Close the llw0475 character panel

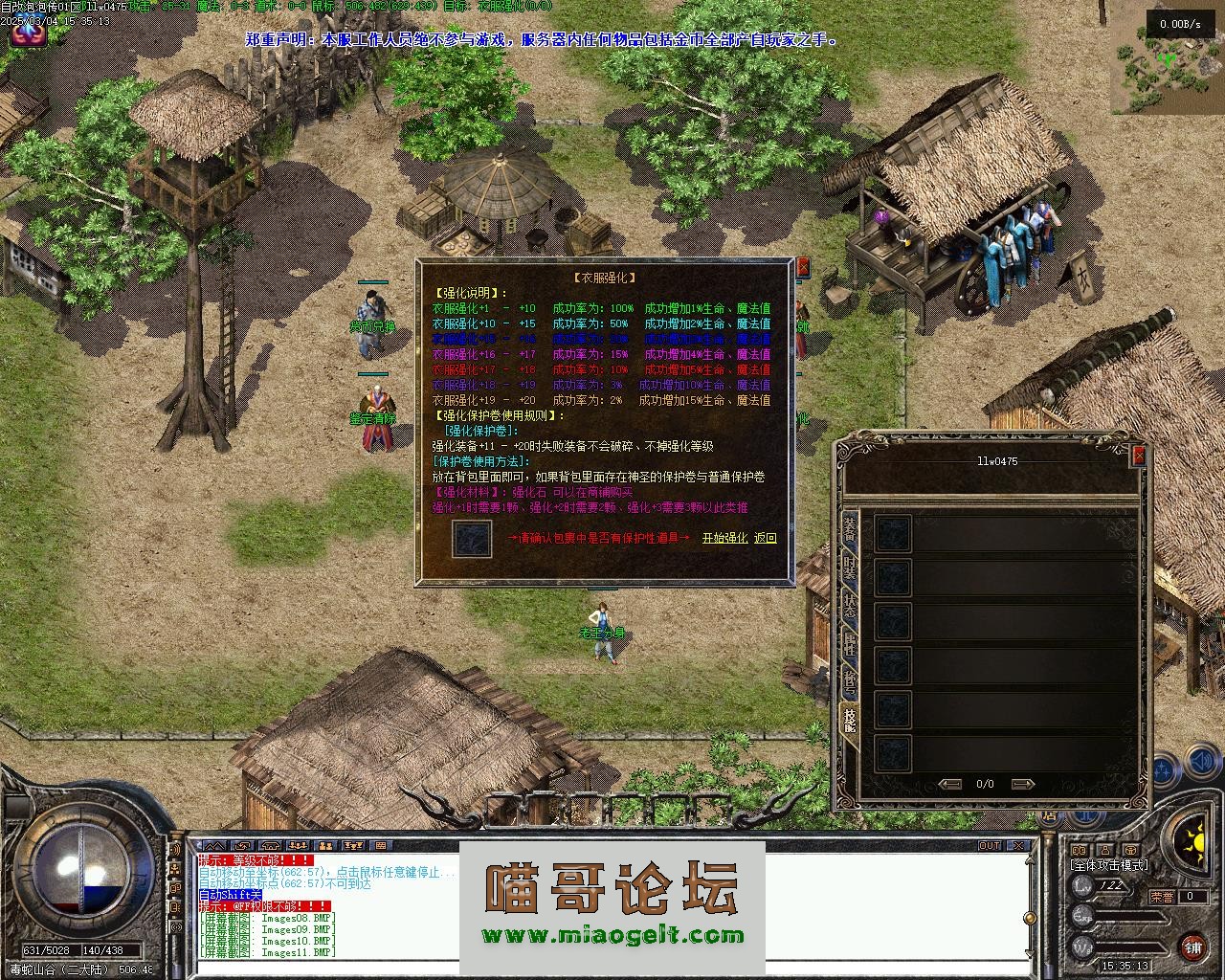click(x=1138, y=457)
